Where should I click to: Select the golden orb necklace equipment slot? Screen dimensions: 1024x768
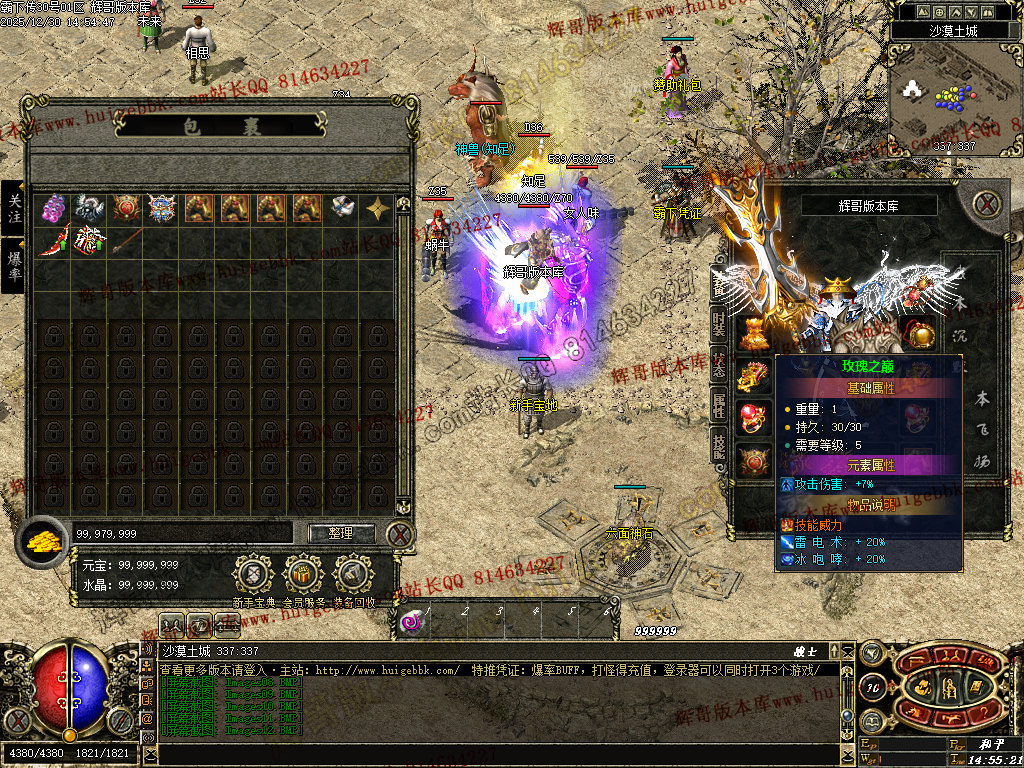[921, 332]
